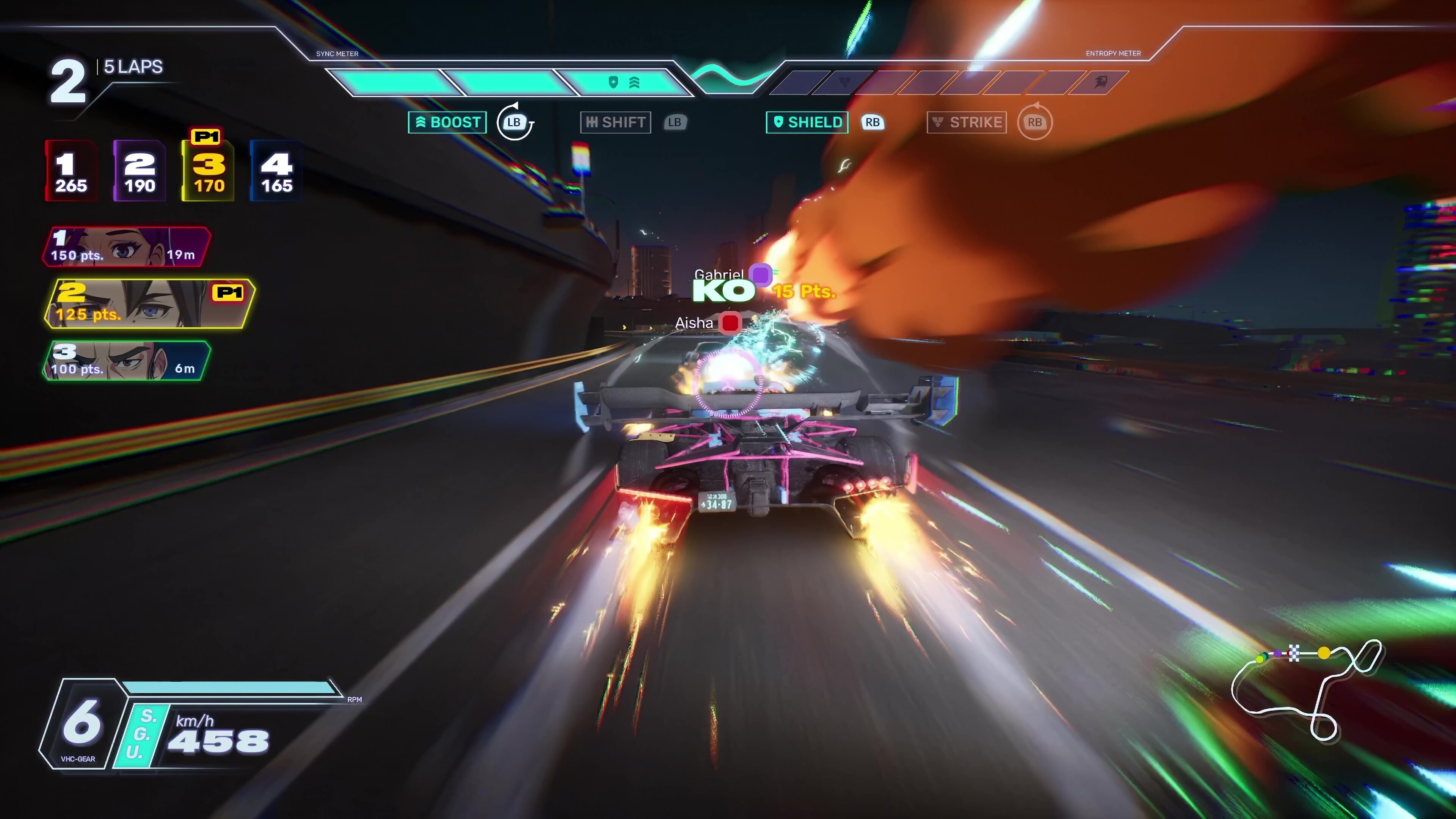Open the track minimap
This screenshot has height=819, width=1456.
point(1305,690)
